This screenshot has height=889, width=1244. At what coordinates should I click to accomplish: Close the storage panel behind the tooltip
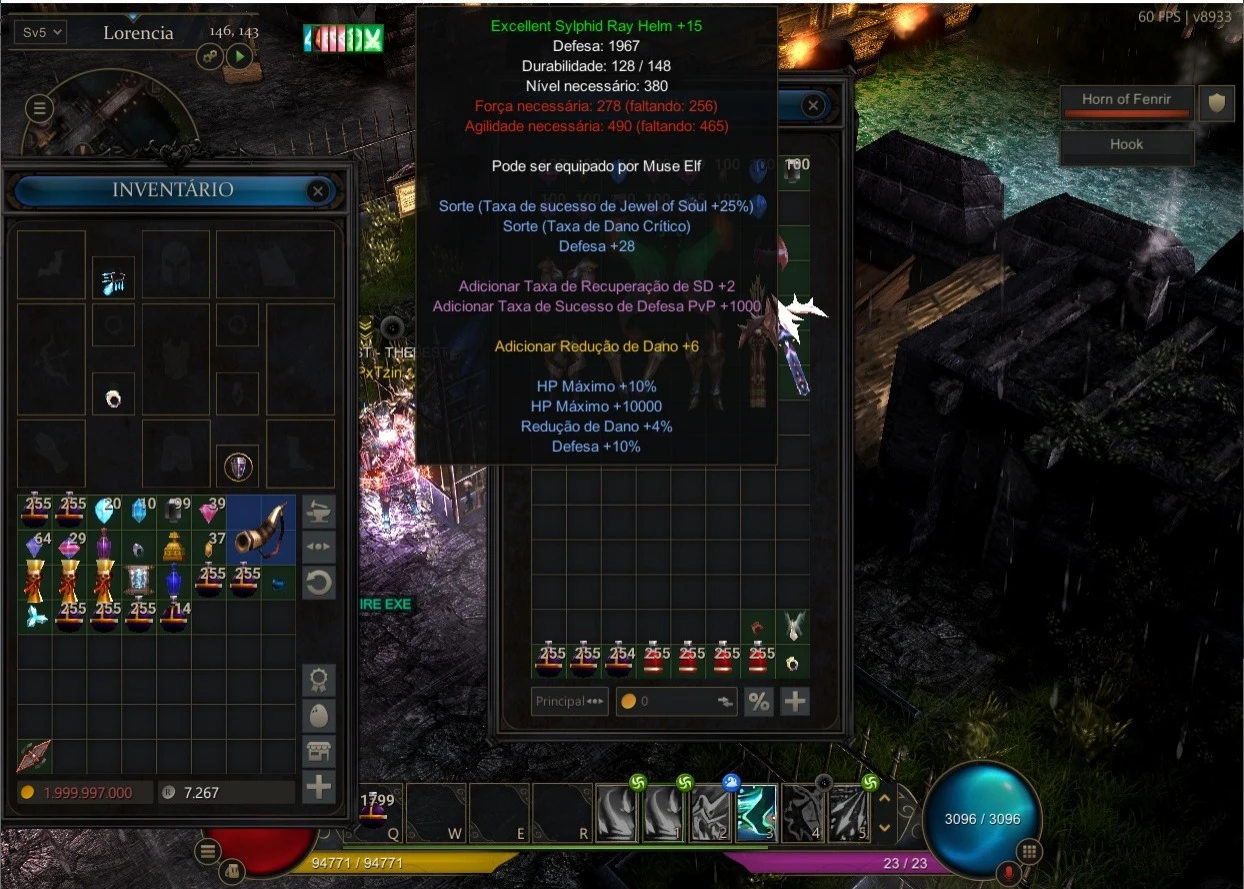tap(813, 105)
